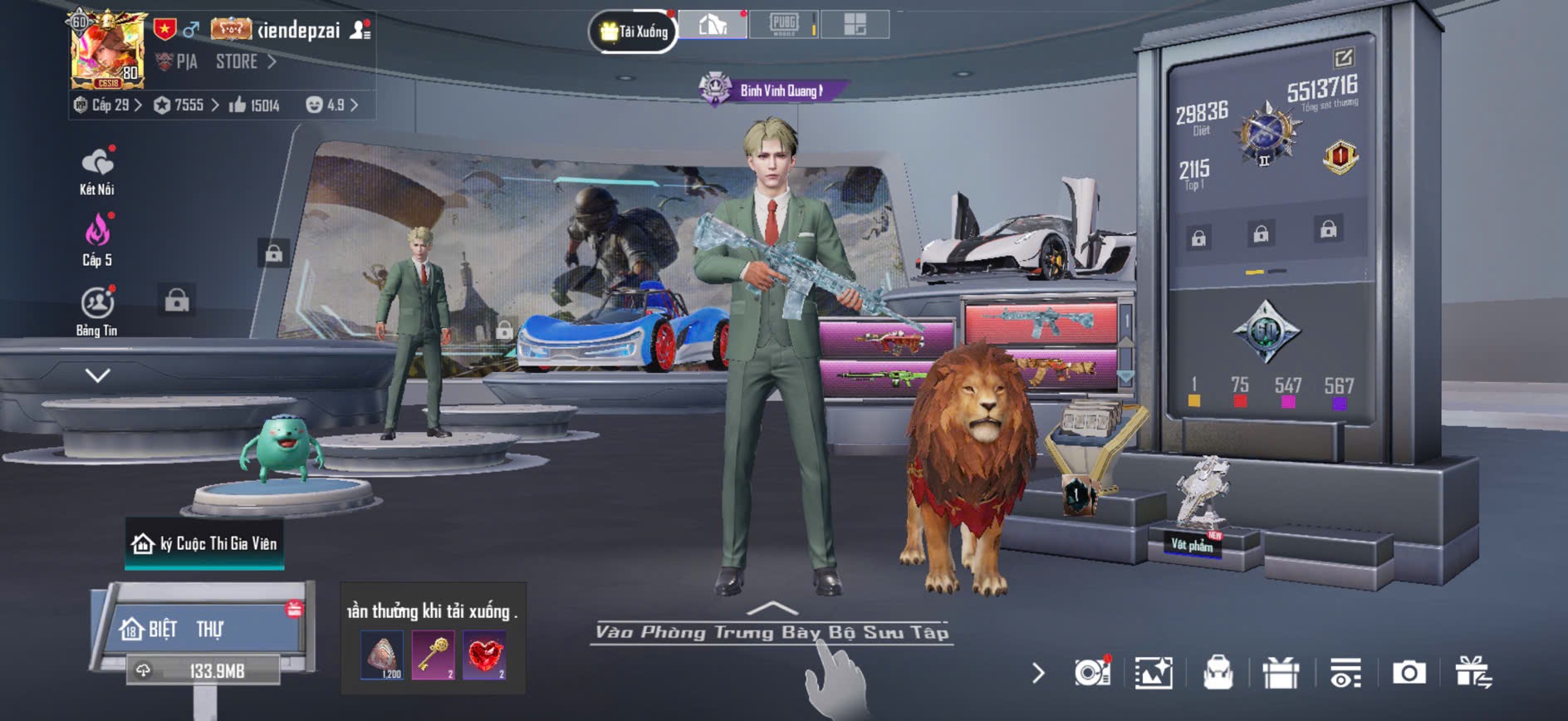The height and width of the screenshot is (721, 1568).
Task: Edit the statistics panel layout
Action: pos(1343,58)
